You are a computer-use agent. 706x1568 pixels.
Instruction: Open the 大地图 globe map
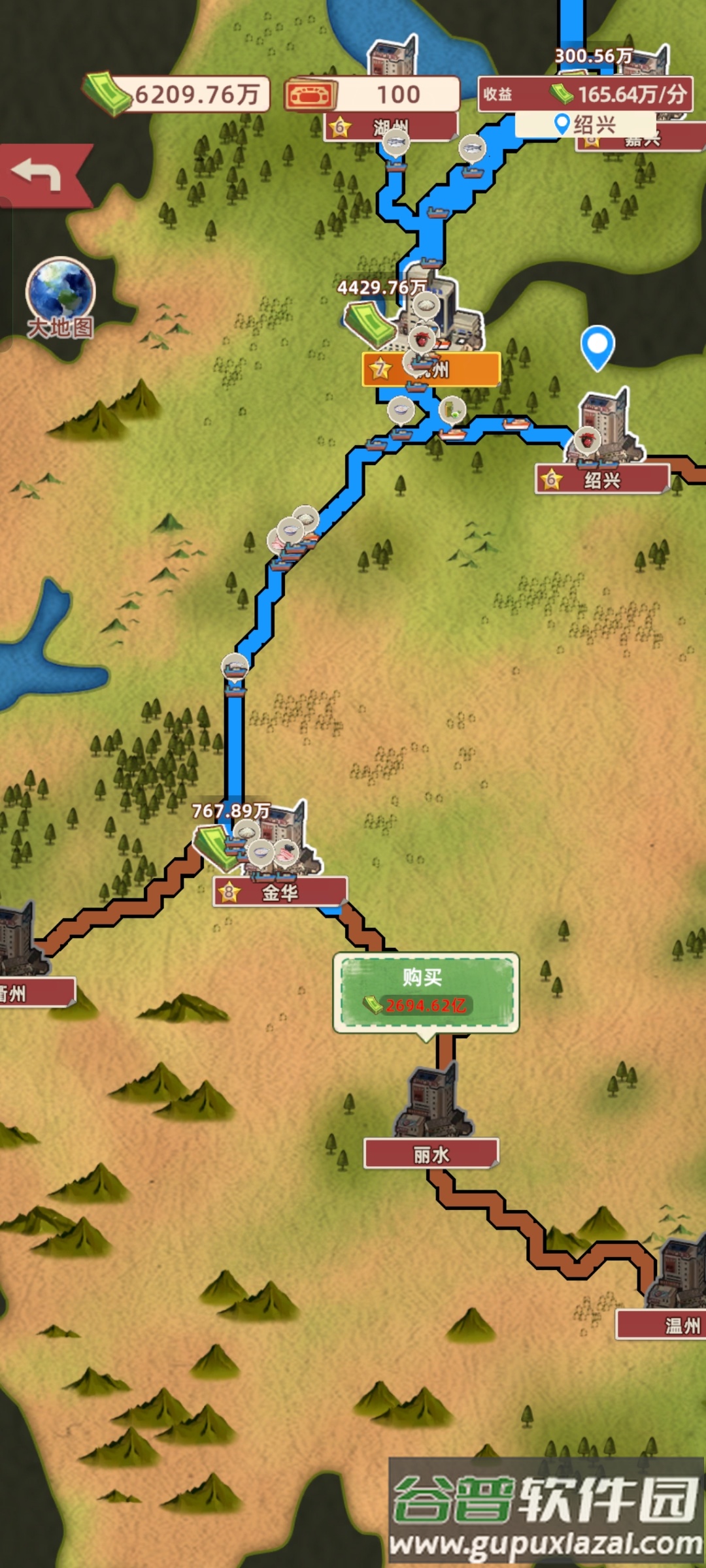click(60, 295)
